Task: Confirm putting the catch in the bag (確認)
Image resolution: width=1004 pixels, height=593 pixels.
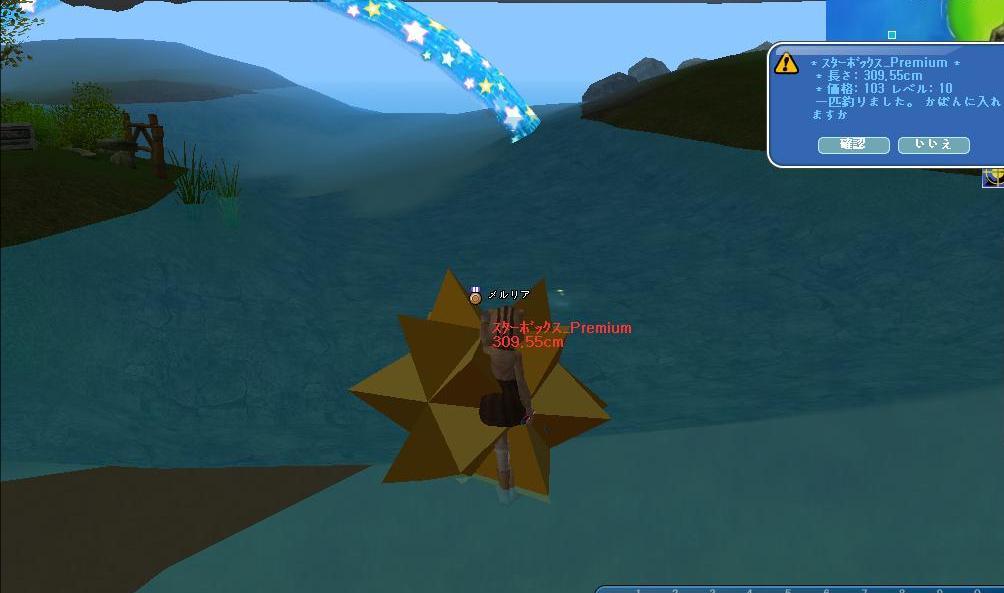Action: click(x=853, y=145)
